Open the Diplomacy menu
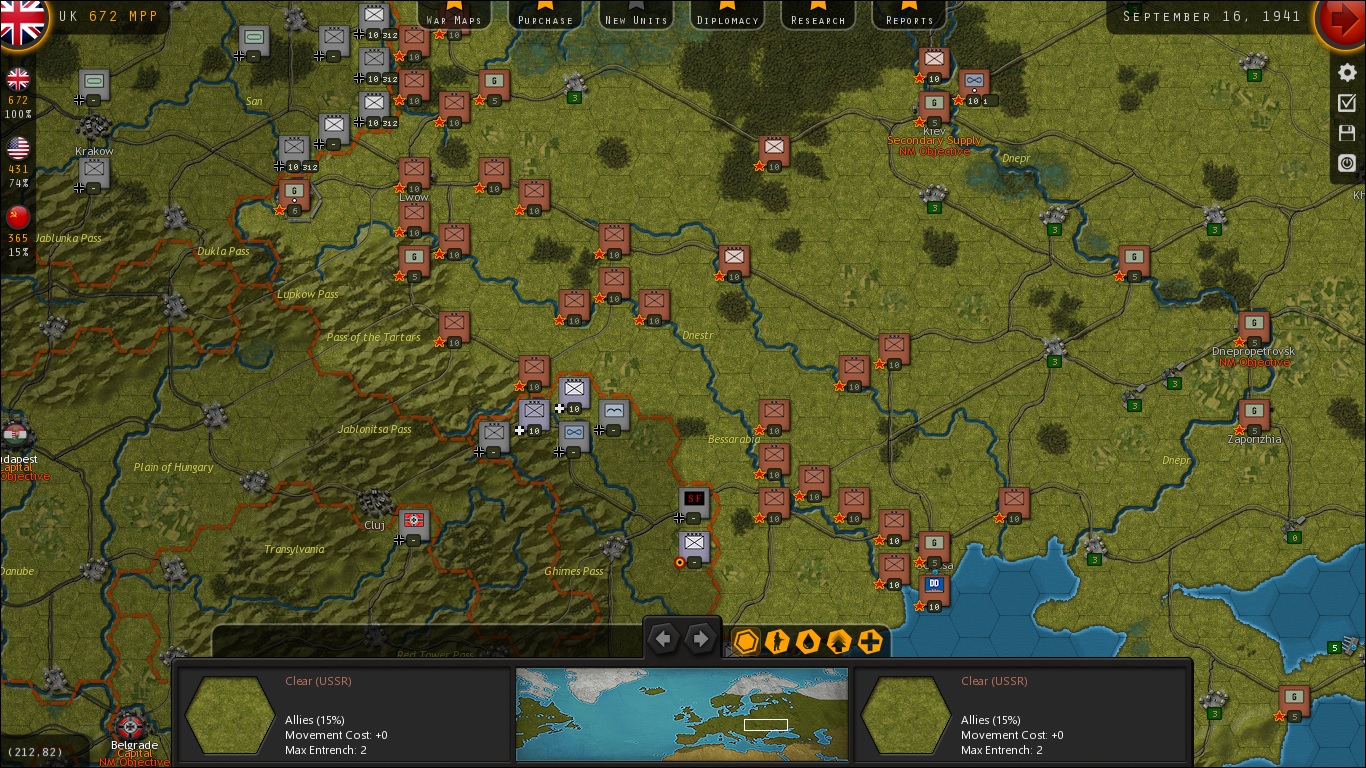The width and height of the screenshot is (1366, 768). click(x=726, y=16)
